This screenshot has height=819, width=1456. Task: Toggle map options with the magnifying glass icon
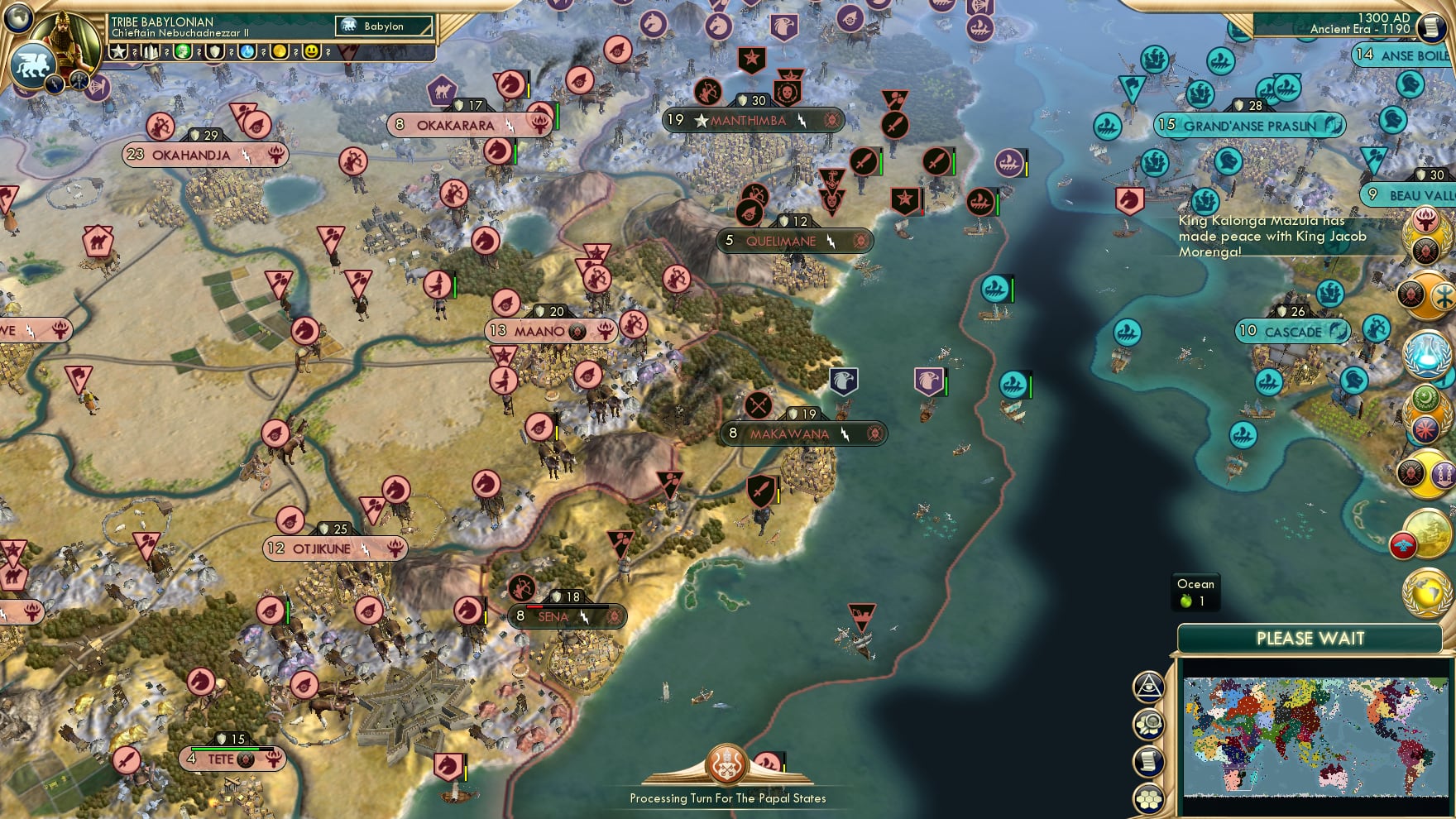pos(1149,722)
